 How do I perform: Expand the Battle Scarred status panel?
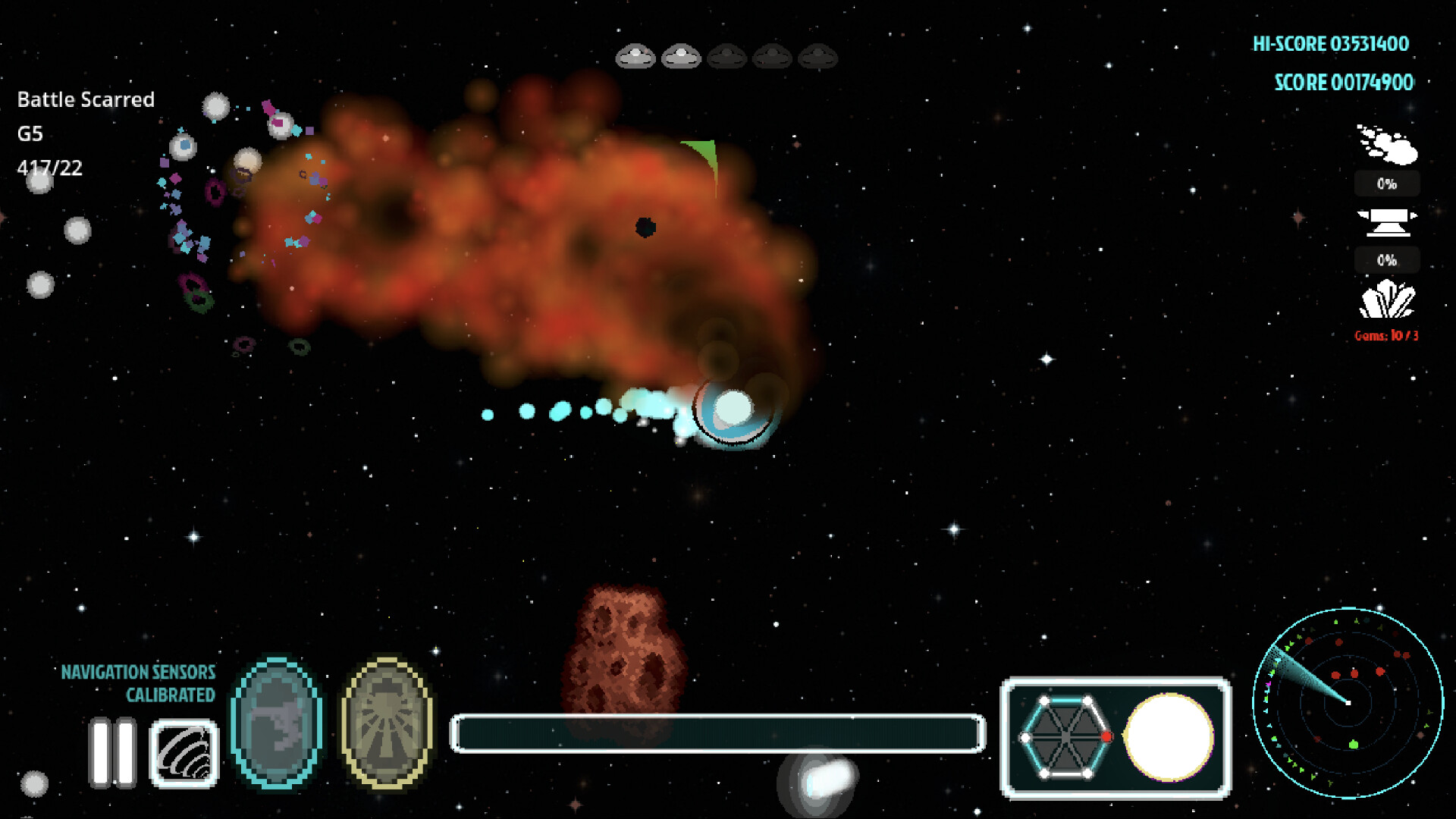[86, 99]
